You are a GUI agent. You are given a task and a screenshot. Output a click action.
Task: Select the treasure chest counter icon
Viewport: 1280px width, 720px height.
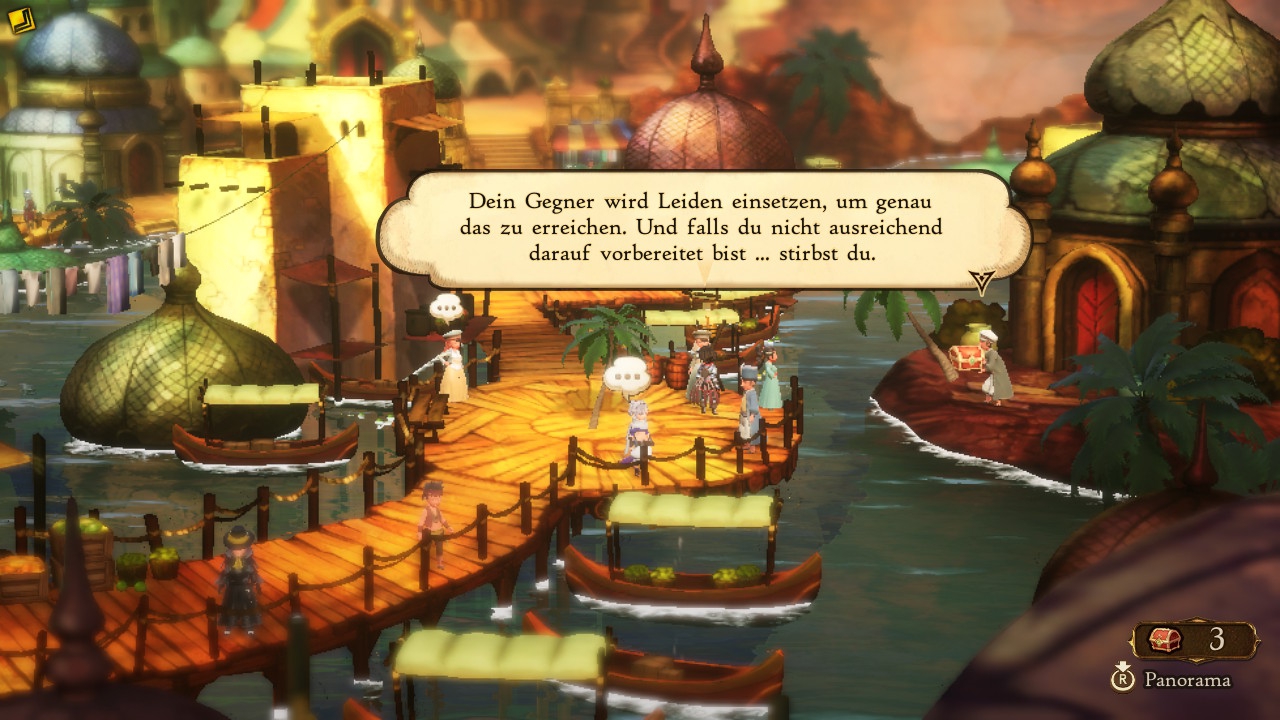pos(1165,640)
